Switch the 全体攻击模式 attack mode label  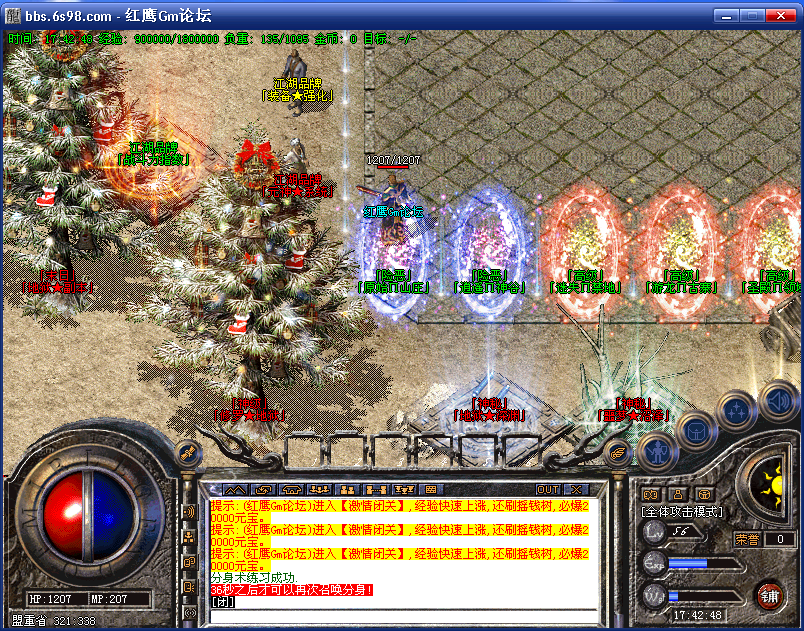[681, 511]
